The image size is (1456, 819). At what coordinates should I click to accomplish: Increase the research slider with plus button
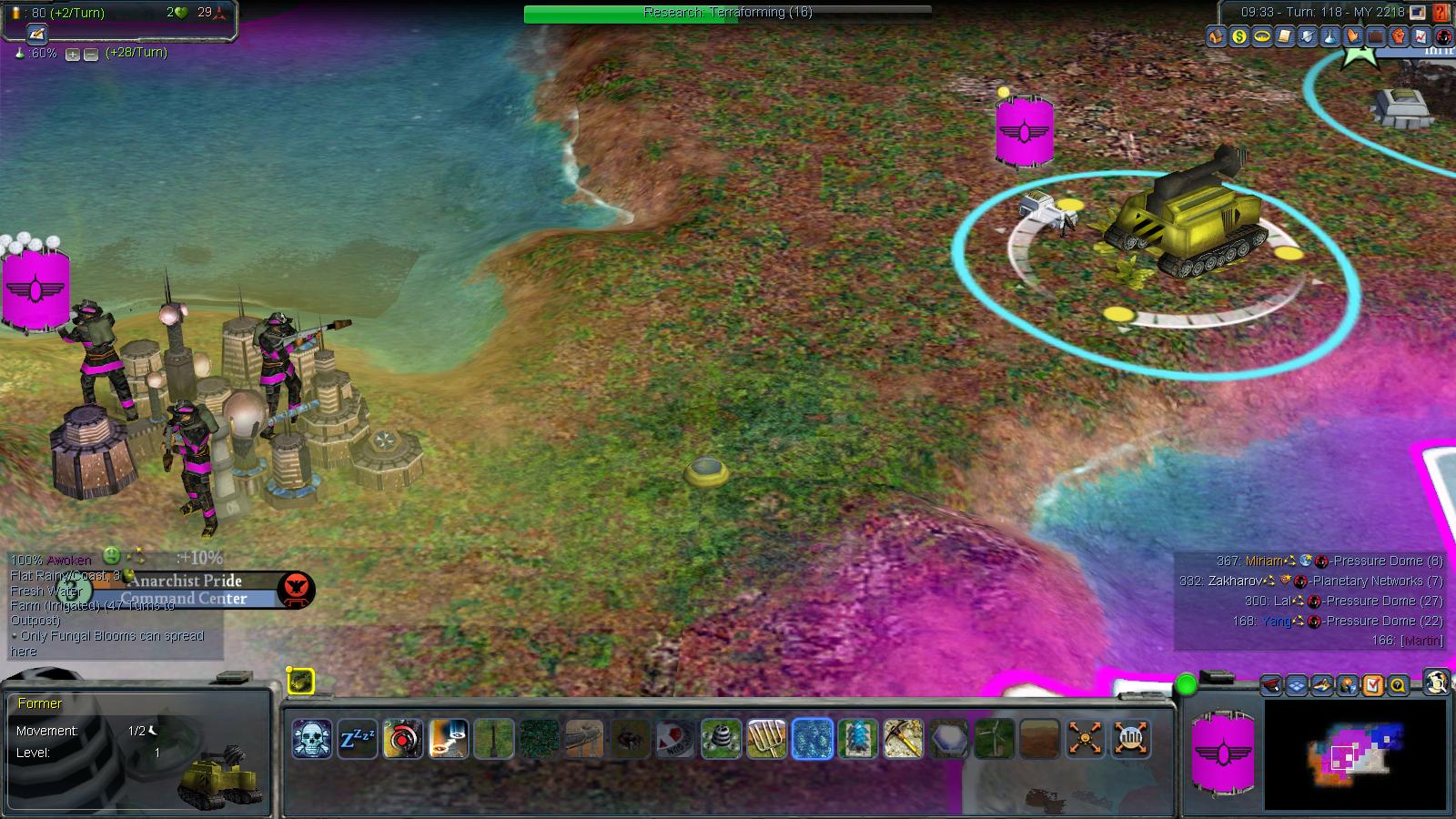[x=73, y=54]
